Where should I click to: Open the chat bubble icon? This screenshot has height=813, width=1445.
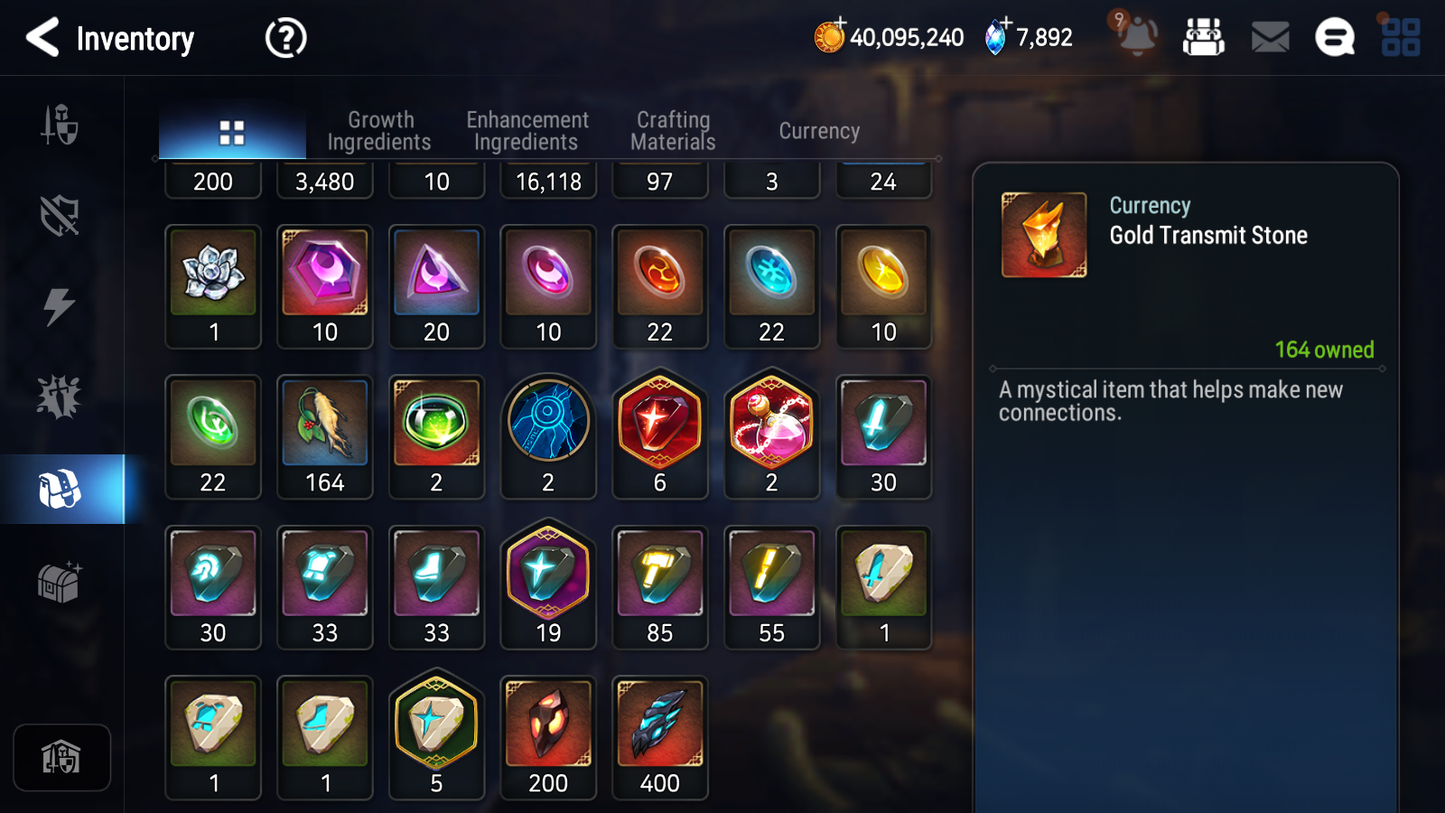1334,36
